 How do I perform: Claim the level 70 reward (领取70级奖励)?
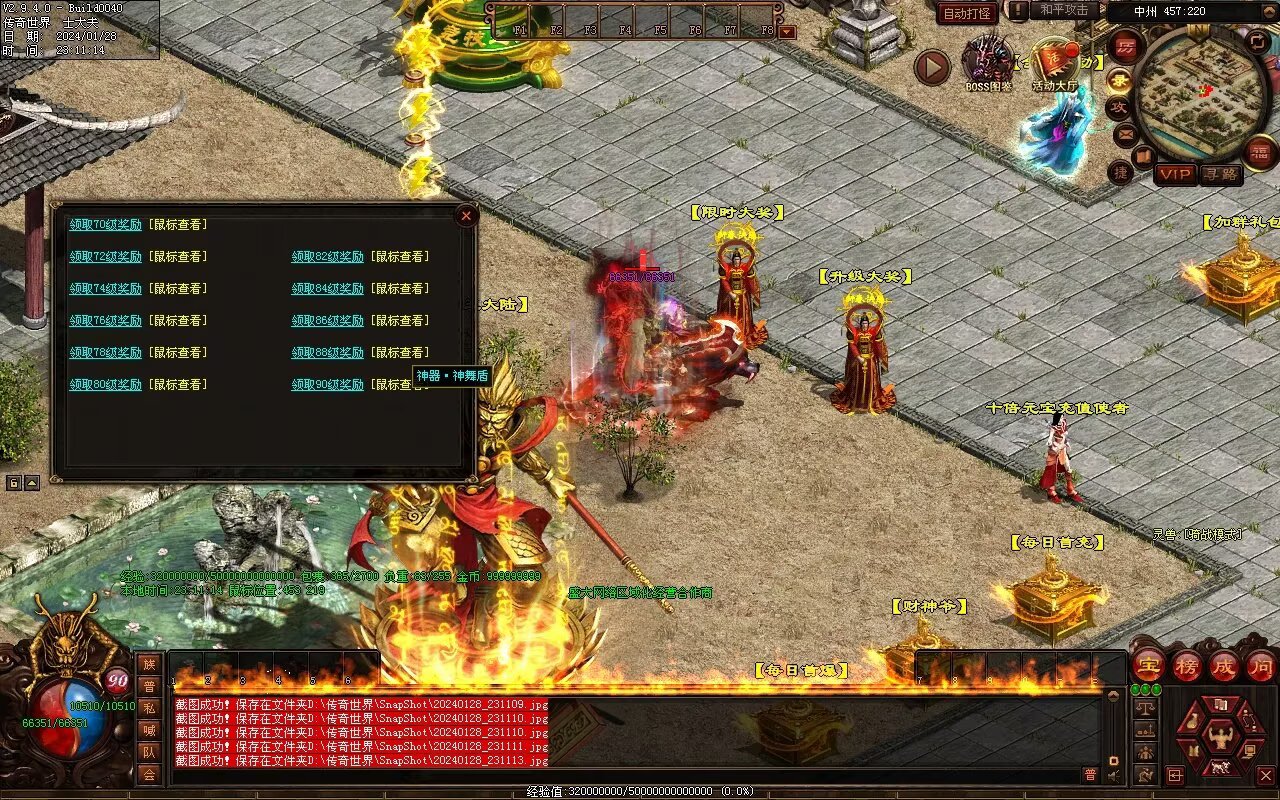coord(105,225)
